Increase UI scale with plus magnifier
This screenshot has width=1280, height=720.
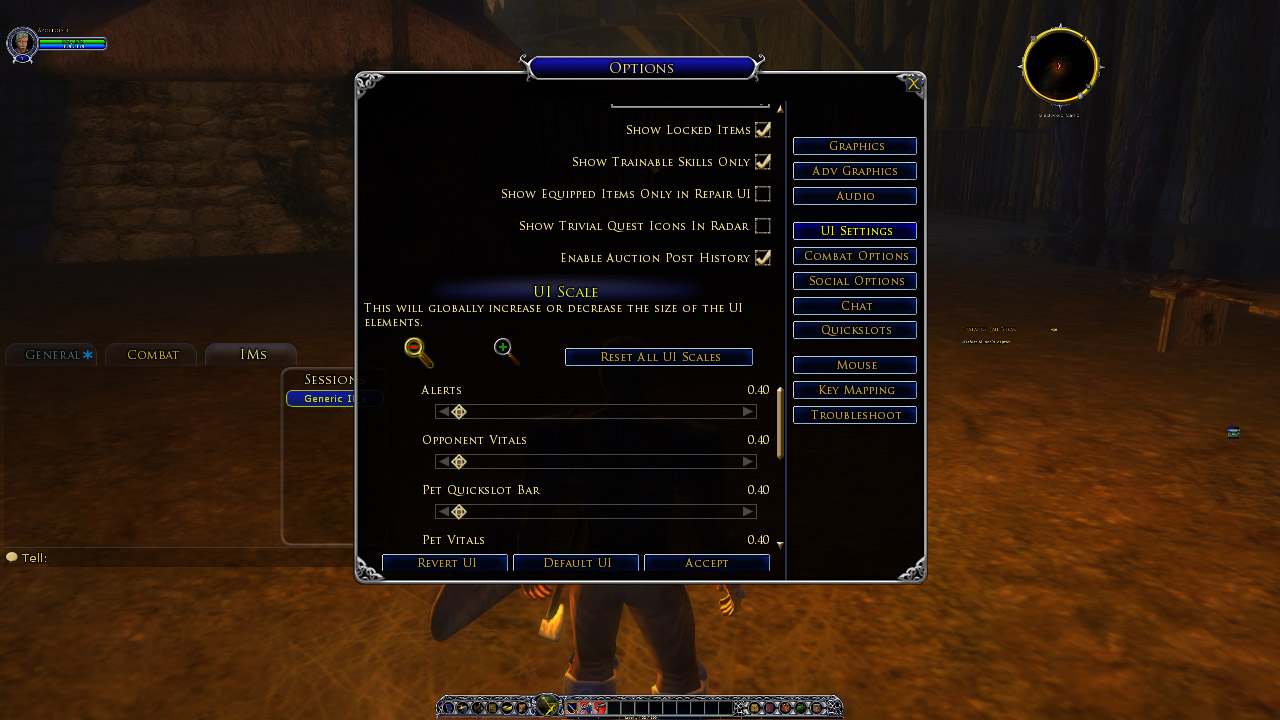point(505,350)
